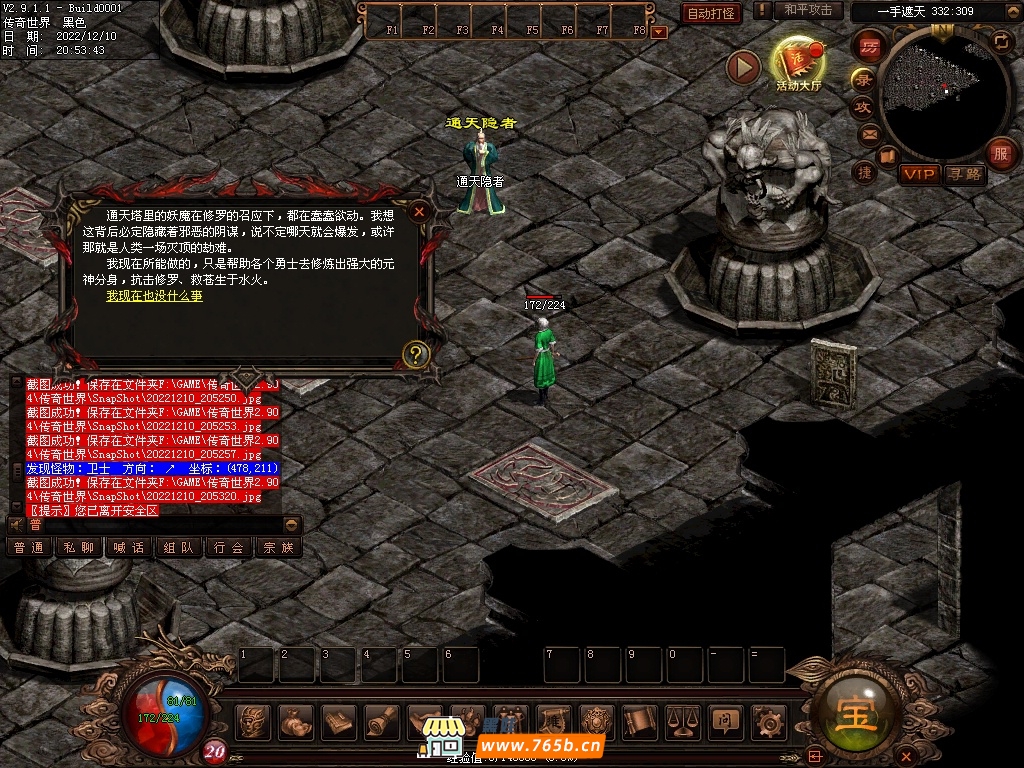The height and width of the screenshot is (768, 1024).
Task: Switch the 和平攻击 attack mode
Action: [807, 10]
